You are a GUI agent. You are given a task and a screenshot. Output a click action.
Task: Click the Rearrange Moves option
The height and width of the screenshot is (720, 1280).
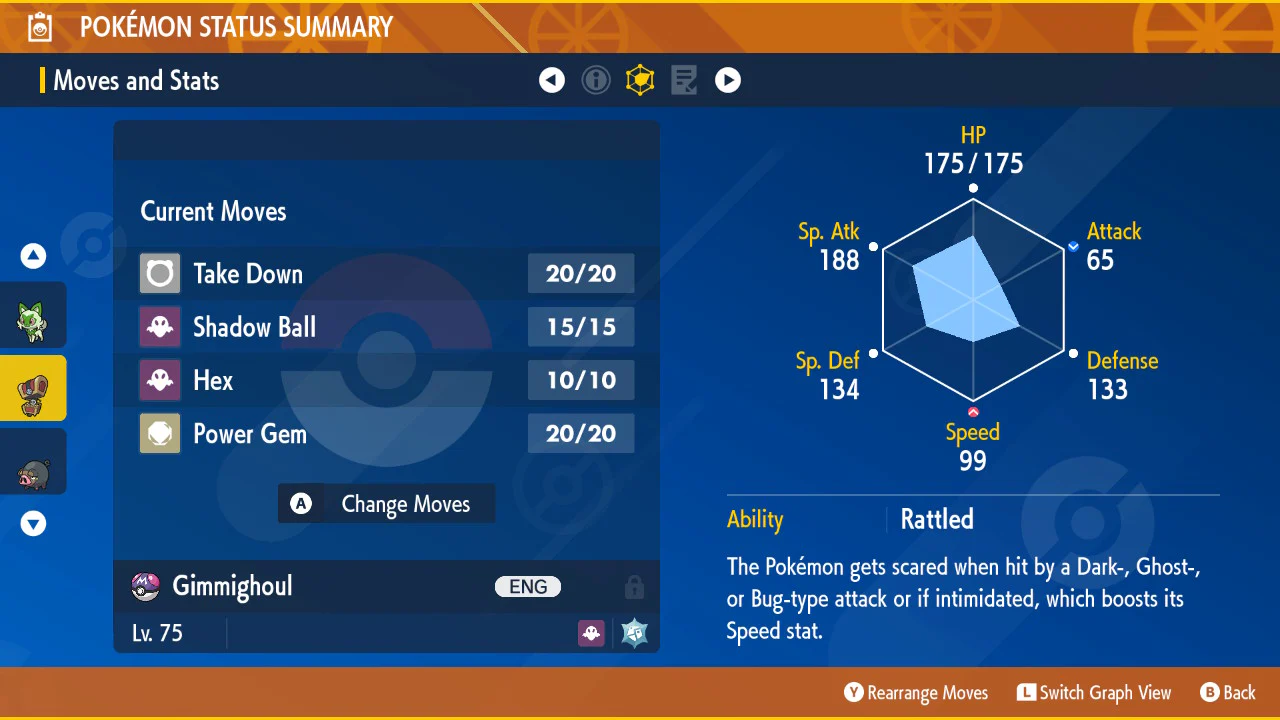coord(916,693)
